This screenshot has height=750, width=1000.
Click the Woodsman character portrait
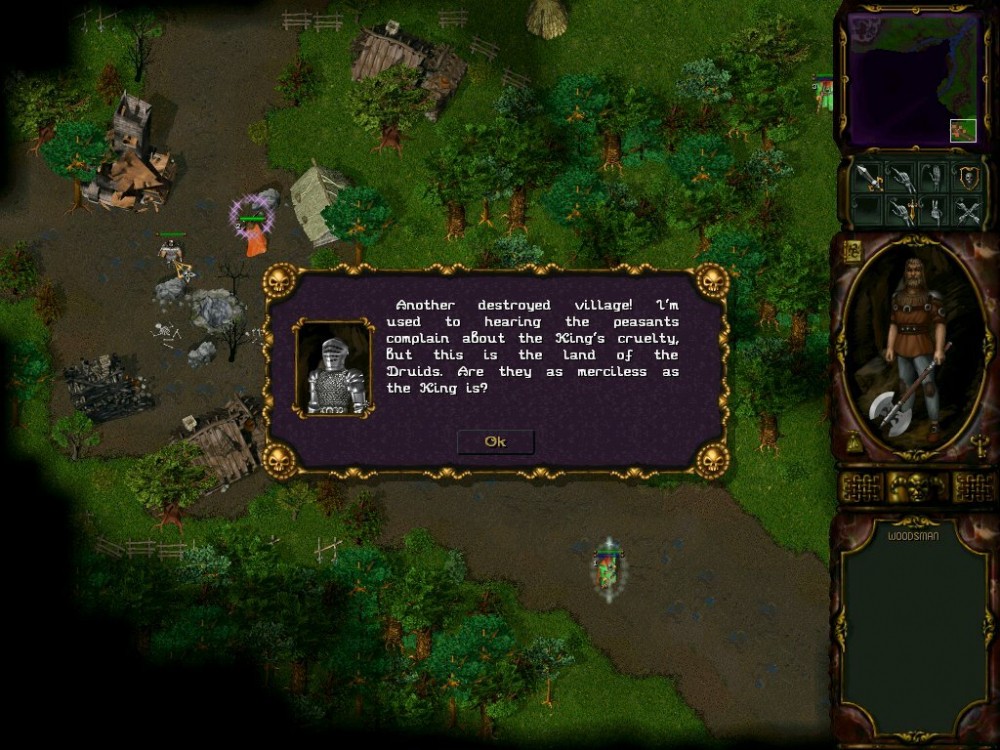click(x=912, y=347)
